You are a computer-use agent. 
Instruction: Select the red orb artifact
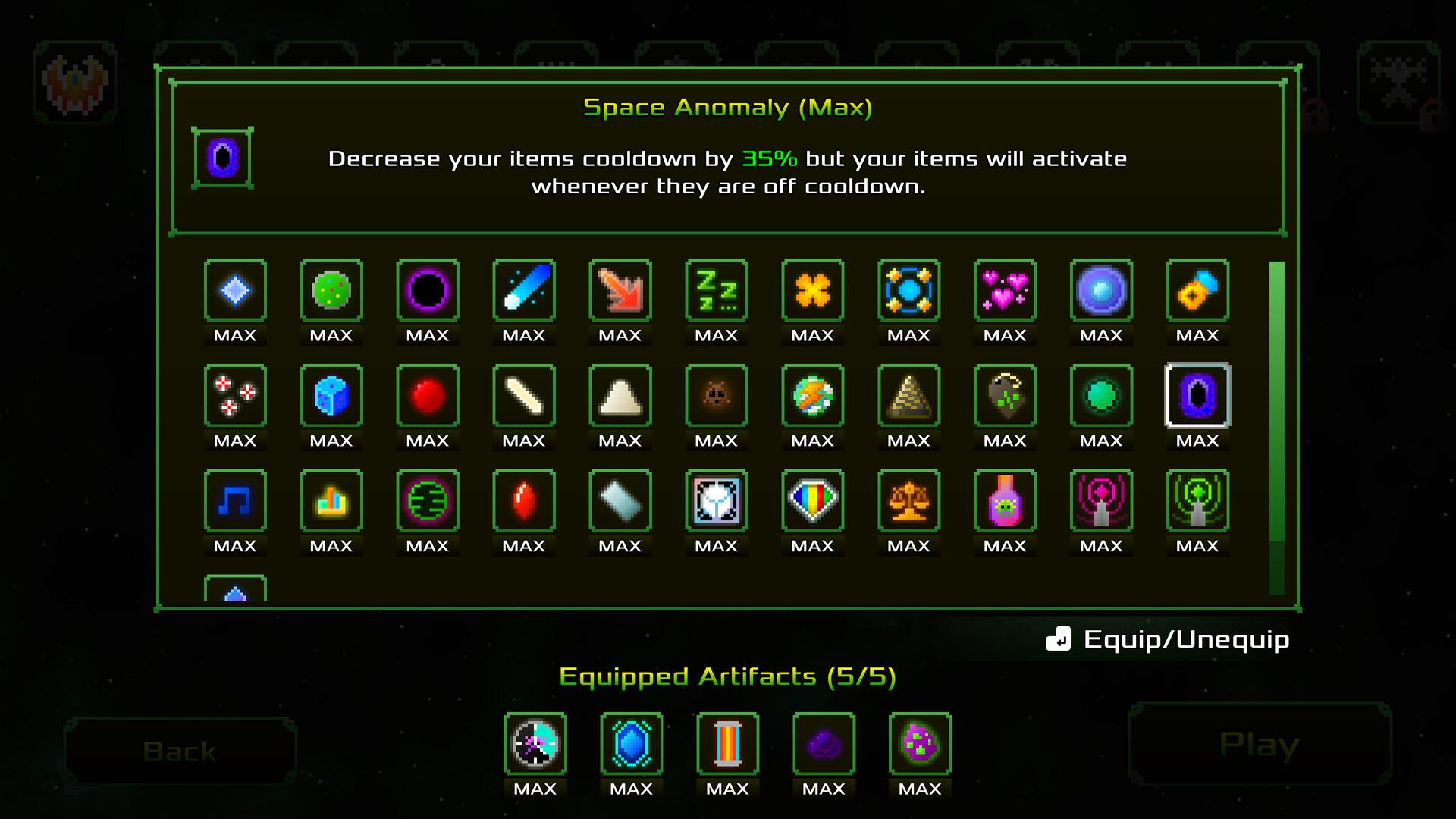pyautogui.click(x=428, y=396)
